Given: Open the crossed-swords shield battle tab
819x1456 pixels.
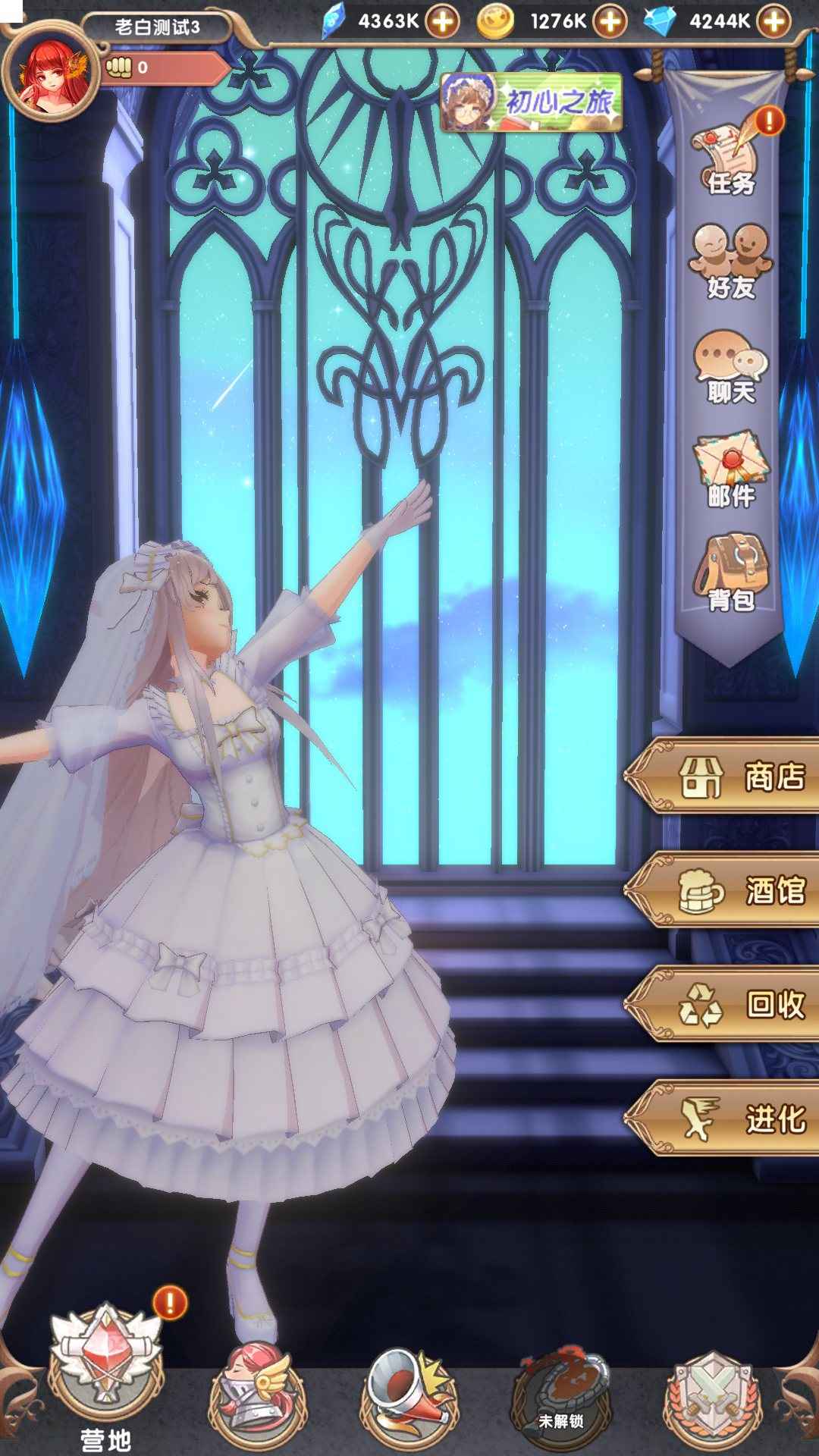Looking at the screenshot, I should coord(712,1389).
